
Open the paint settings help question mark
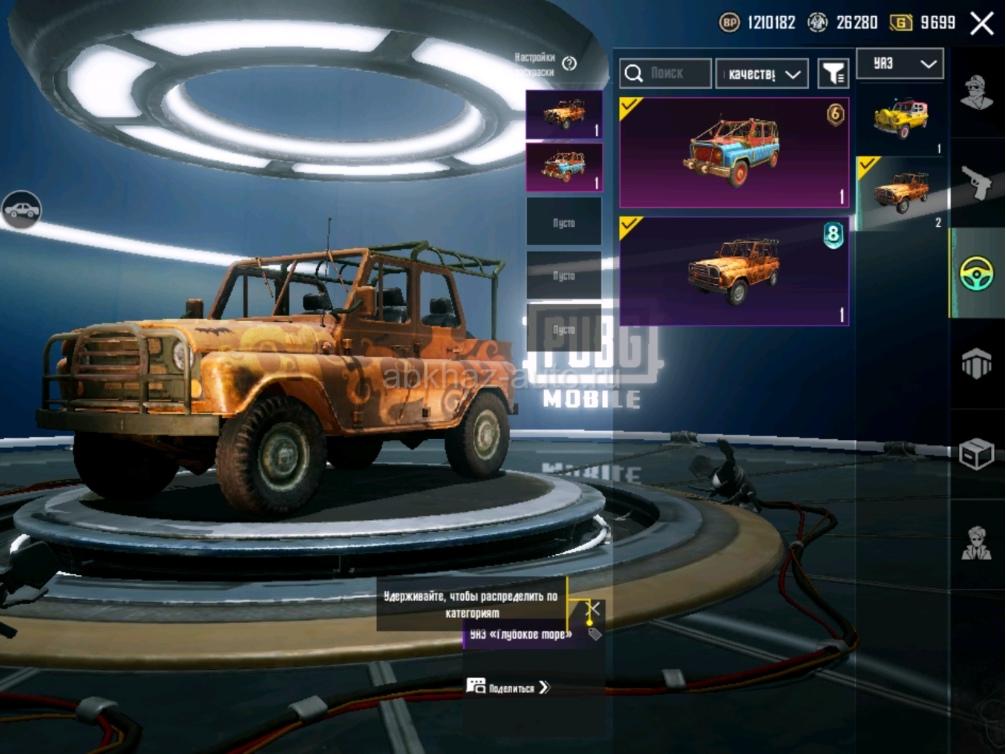coord(570,64)
